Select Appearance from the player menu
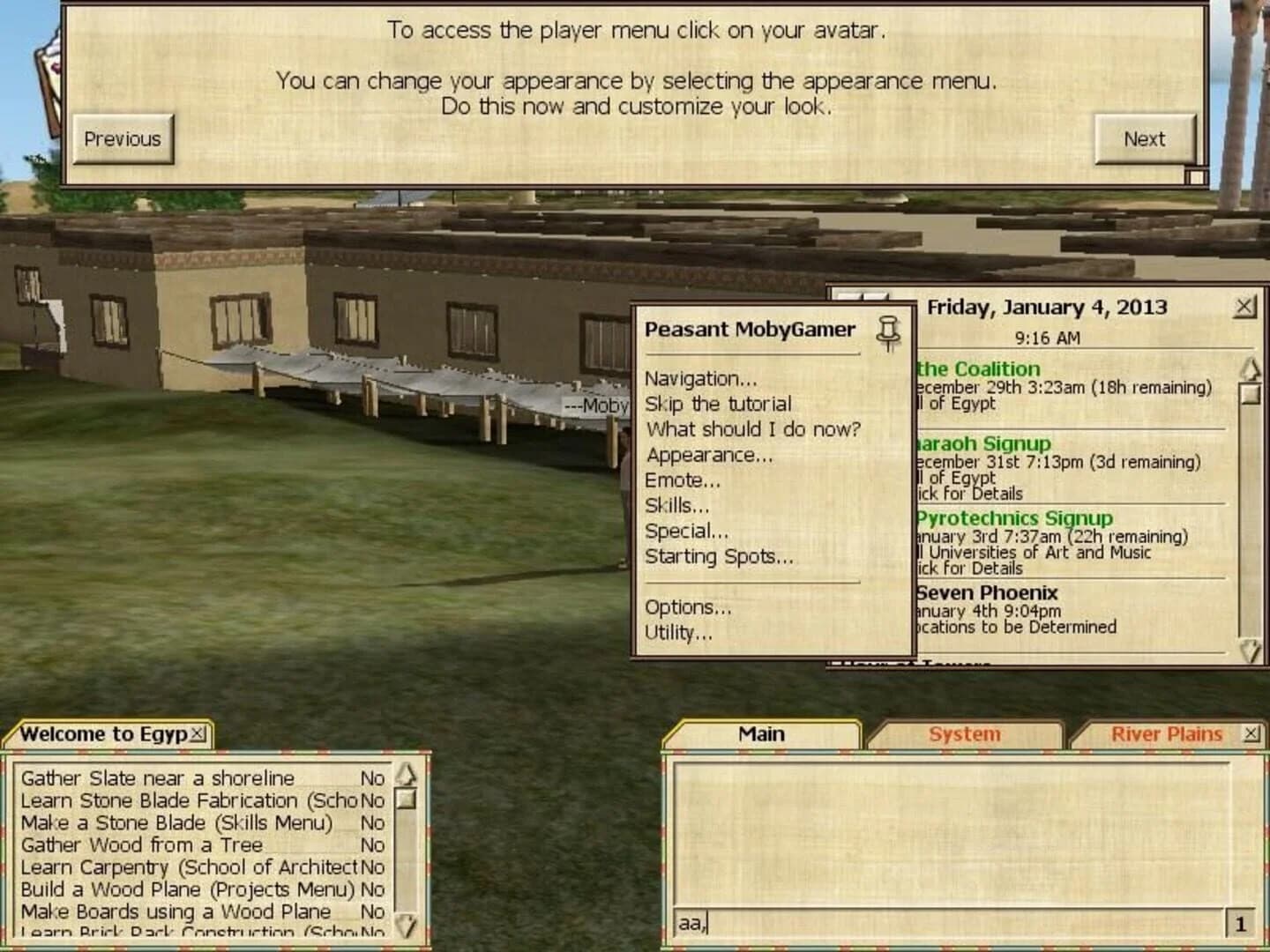The height and width of the screenshot is (952, 1270). click(709, 455)
